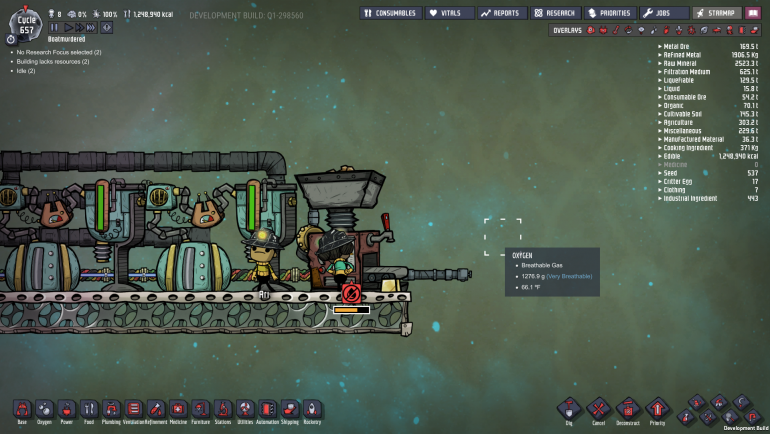Open the Jobs management screen
Screen dimensions: 770x434
(664, 13)
